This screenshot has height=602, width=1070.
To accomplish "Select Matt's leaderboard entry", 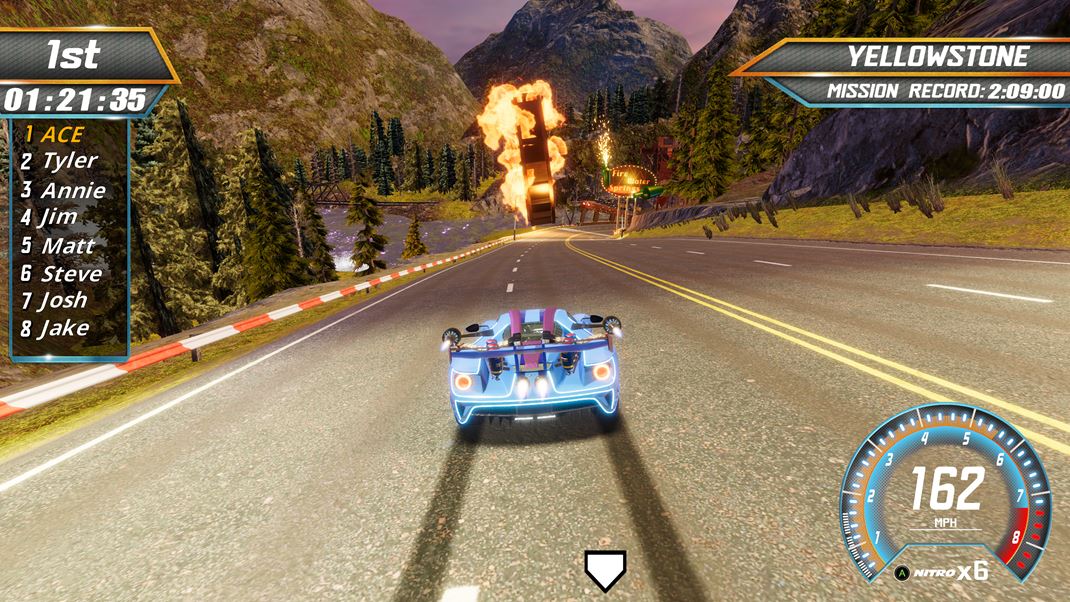I will click(58, 245).
